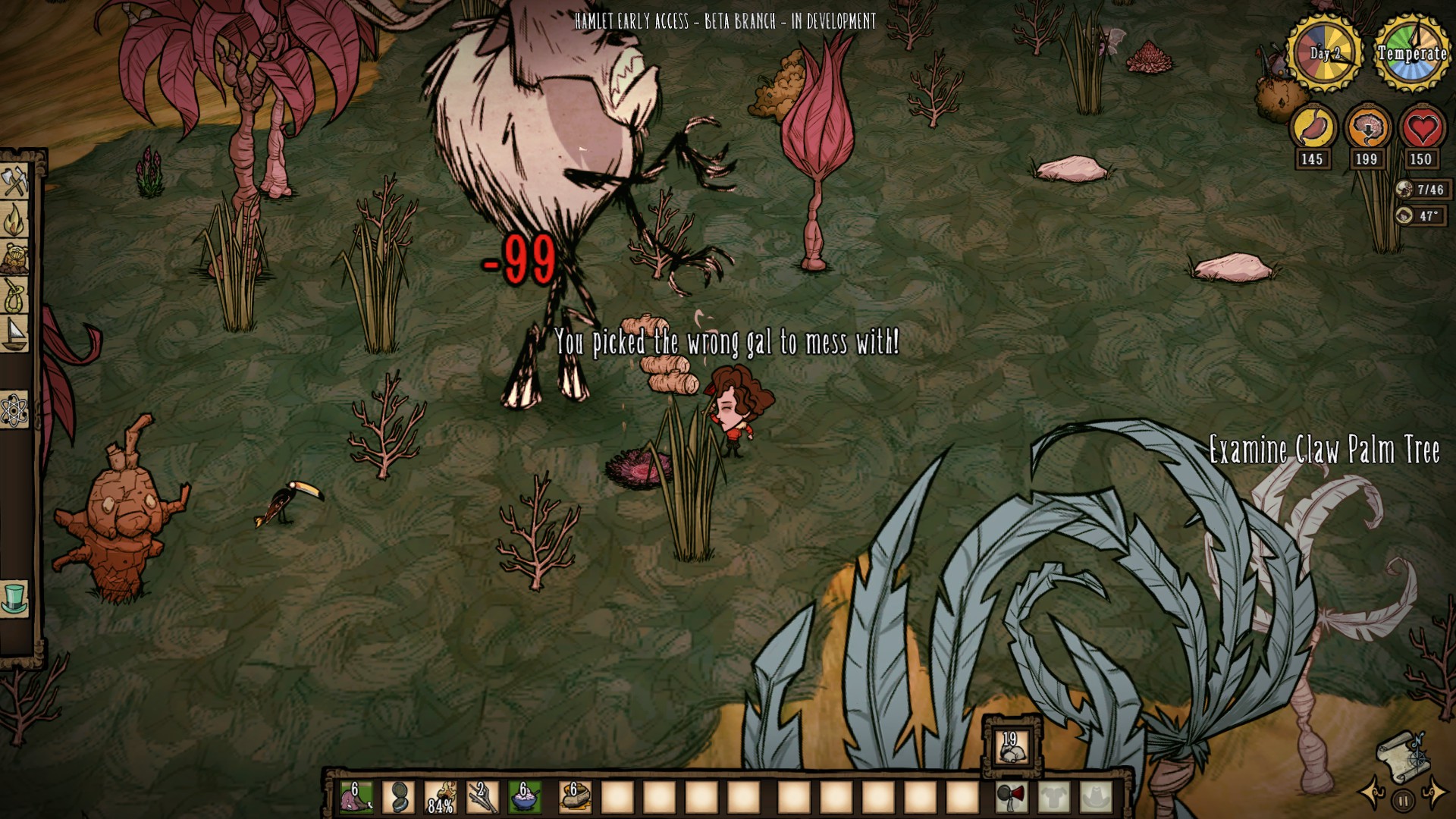
Task: Click the equipped megaphone hand slot
Action: point(1012,797)
